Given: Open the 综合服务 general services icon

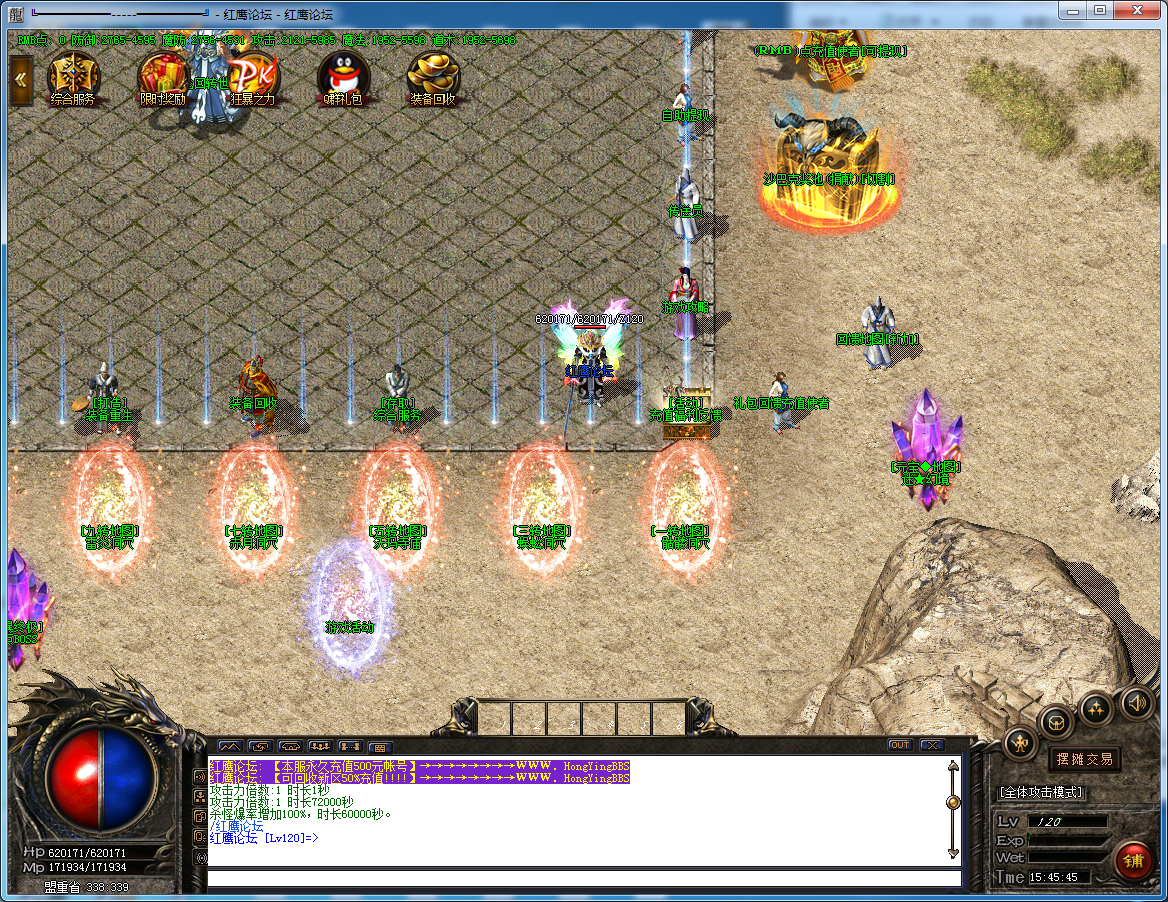Looking at the screenshot, I should (x=72, y=76).
